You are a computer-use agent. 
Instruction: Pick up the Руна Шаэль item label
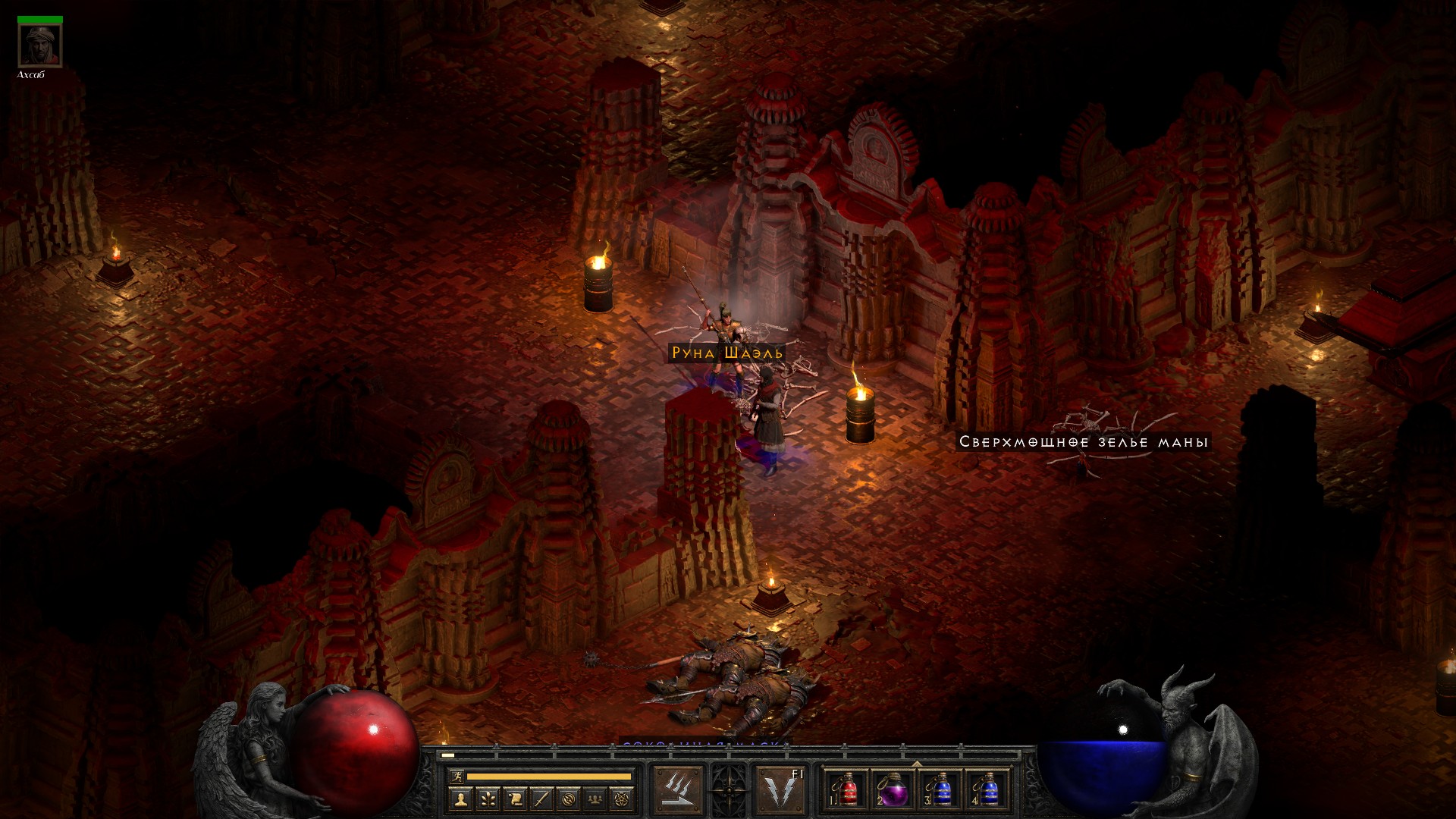[x=726, y=353]
